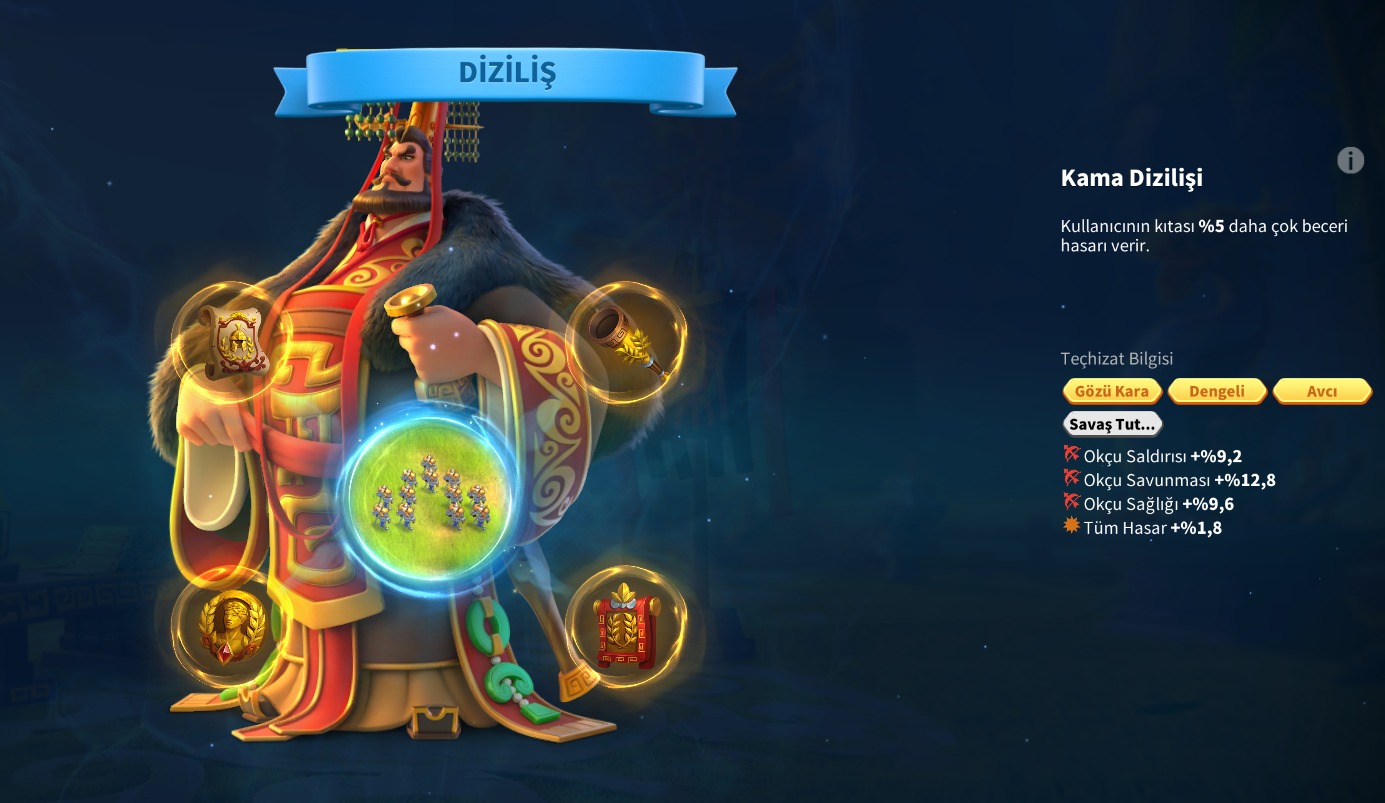Screen dimensions: 1385x803
Task: Open the red banner emblem slot
Action: click(x=626, y=627)
